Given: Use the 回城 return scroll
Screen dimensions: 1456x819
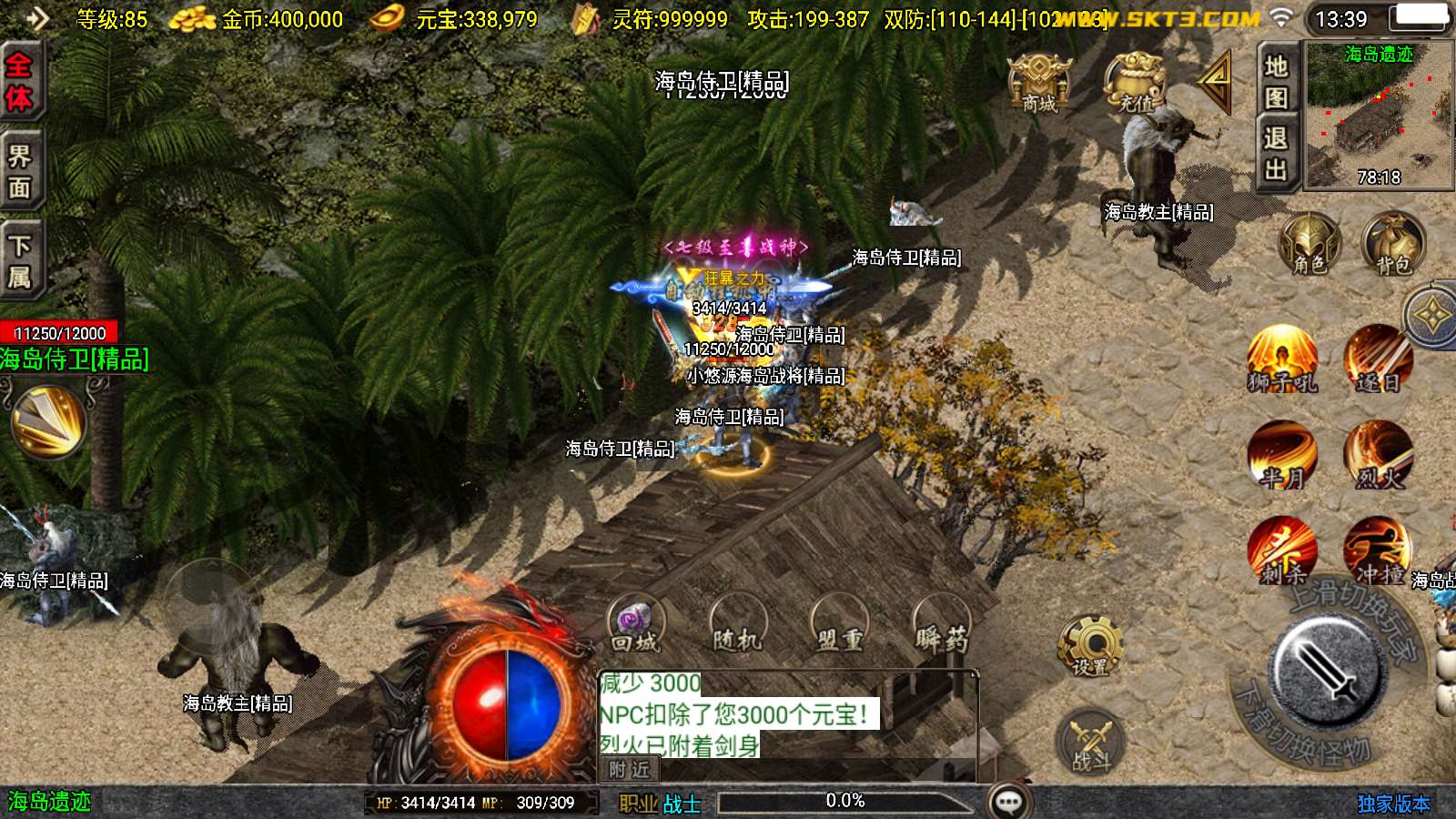Looking at the screenshot, I should (635, 624).
